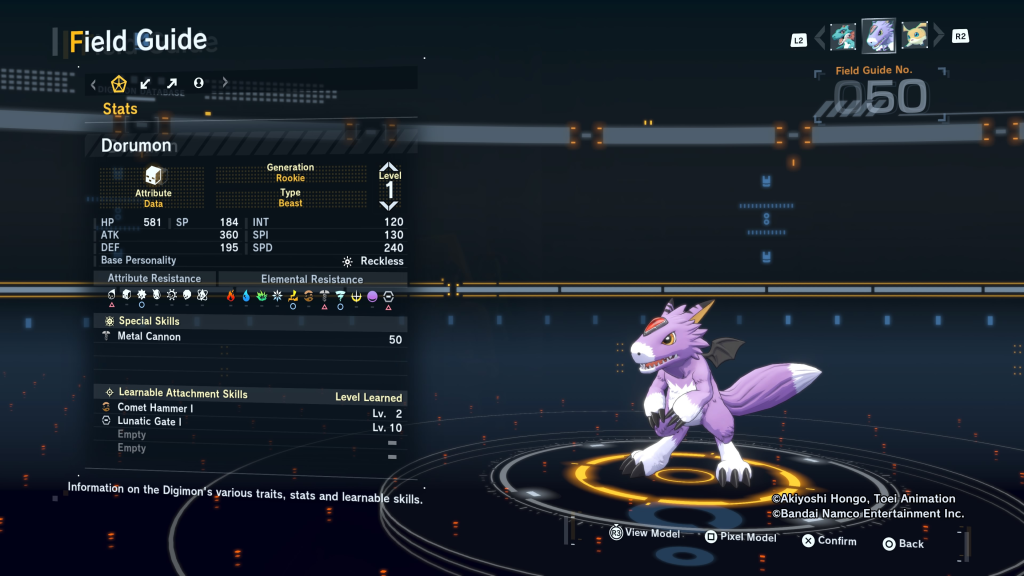Click the View Model option
The image size is (1024, 576).
coord(645,534)
